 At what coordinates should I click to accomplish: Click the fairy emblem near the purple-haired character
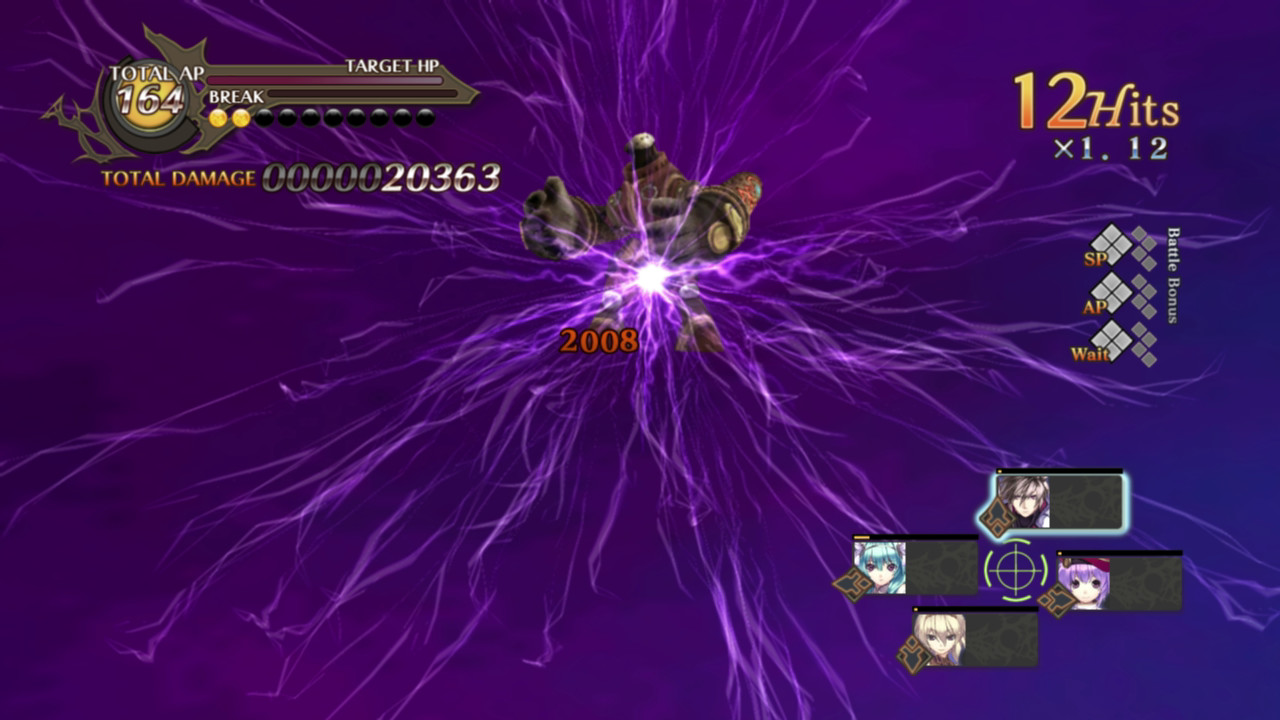click(1057, 598)
